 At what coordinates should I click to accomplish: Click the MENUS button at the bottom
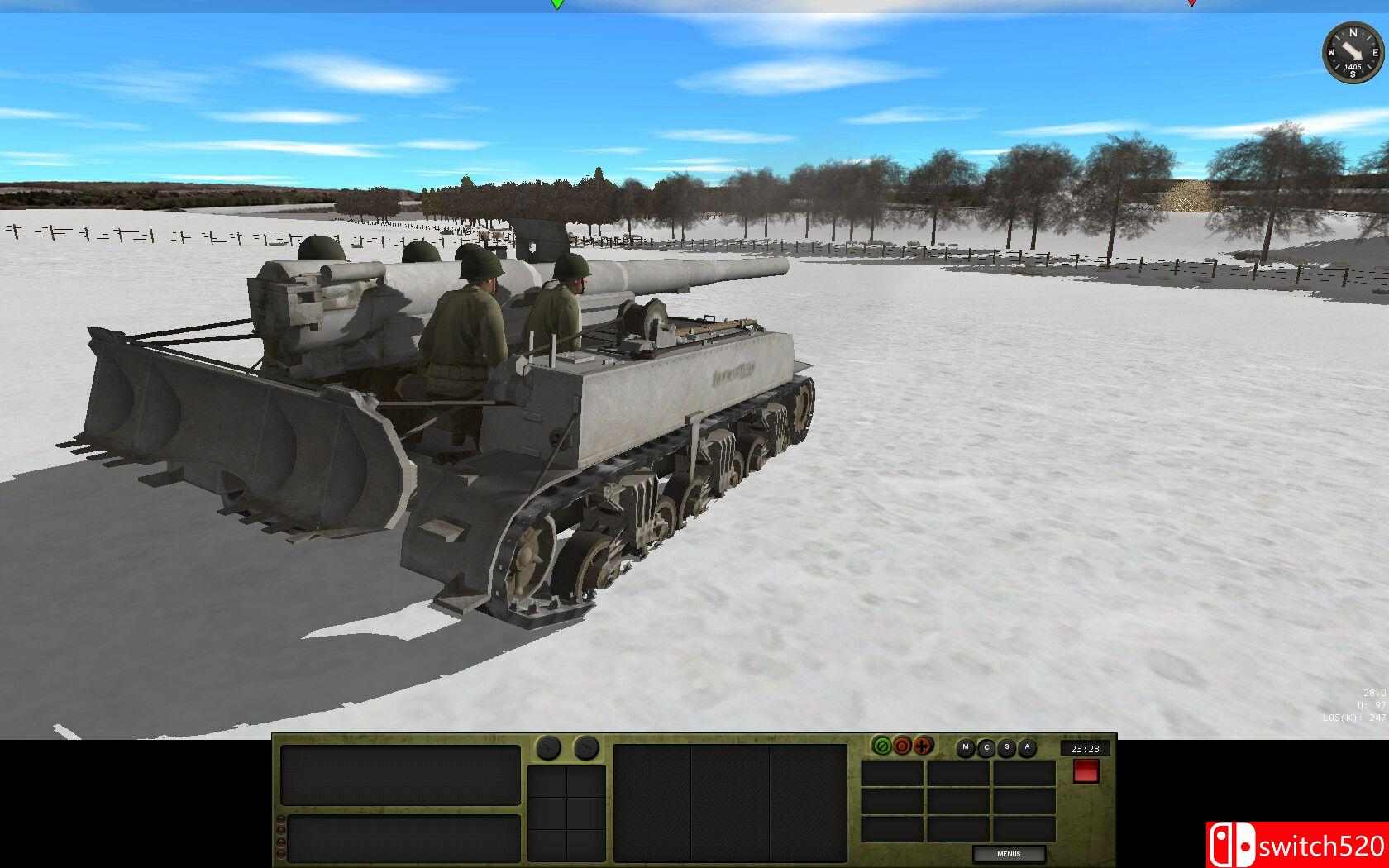(x=1010, y=853)
